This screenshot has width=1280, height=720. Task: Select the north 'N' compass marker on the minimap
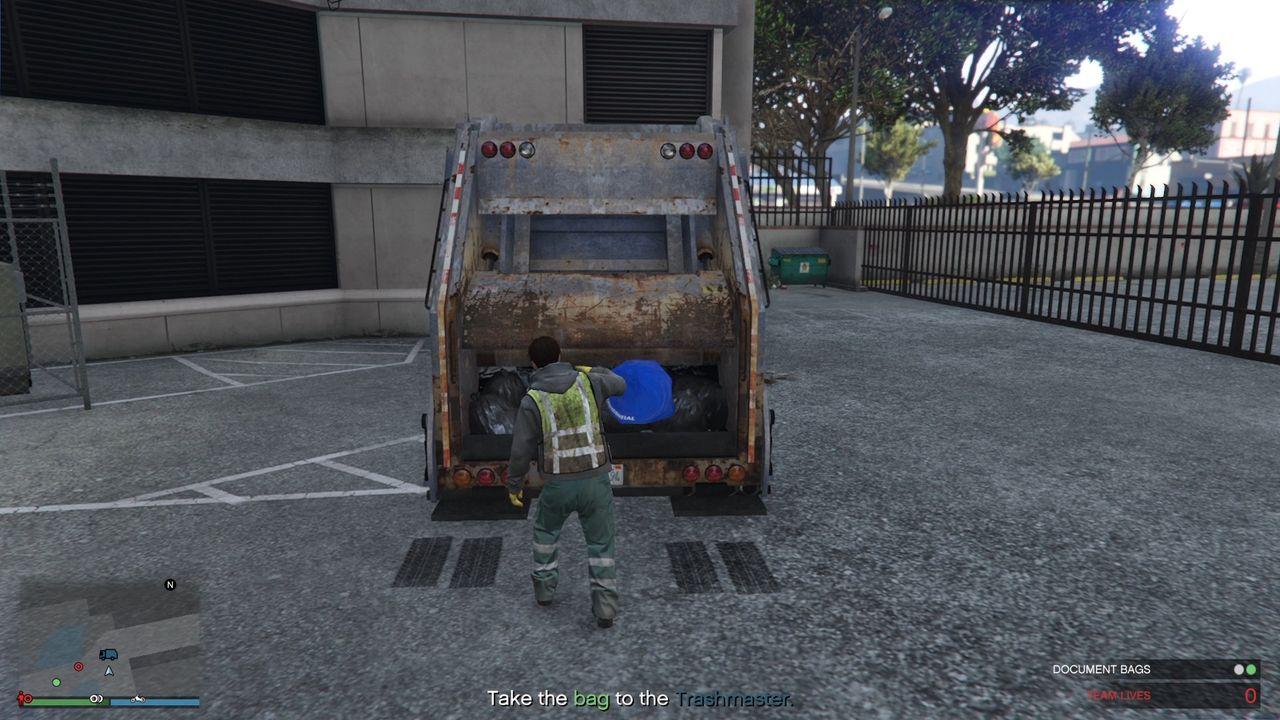pos(170,584)
